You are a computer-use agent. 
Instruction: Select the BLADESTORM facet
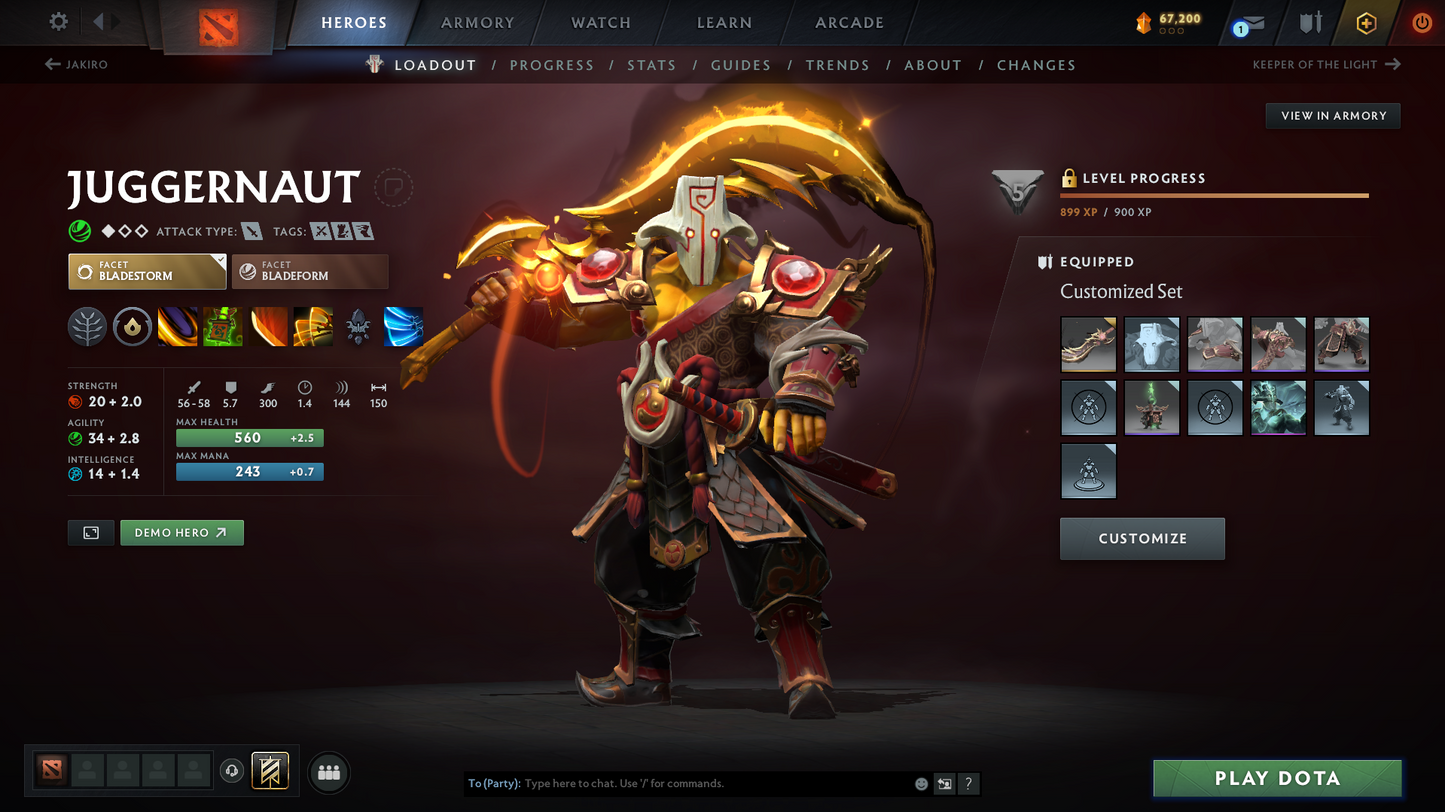pyautogui.click(x=147, y=271)
